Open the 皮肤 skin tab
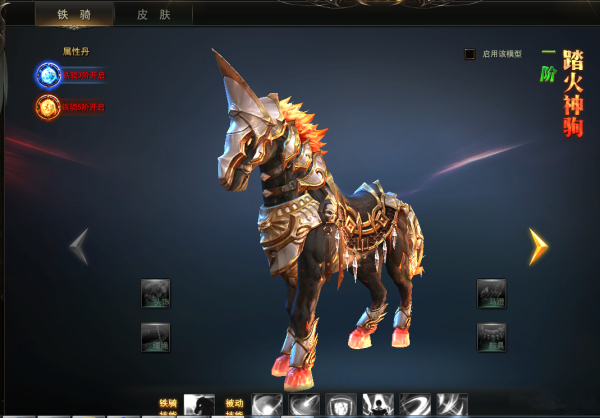 pos(153,14)
